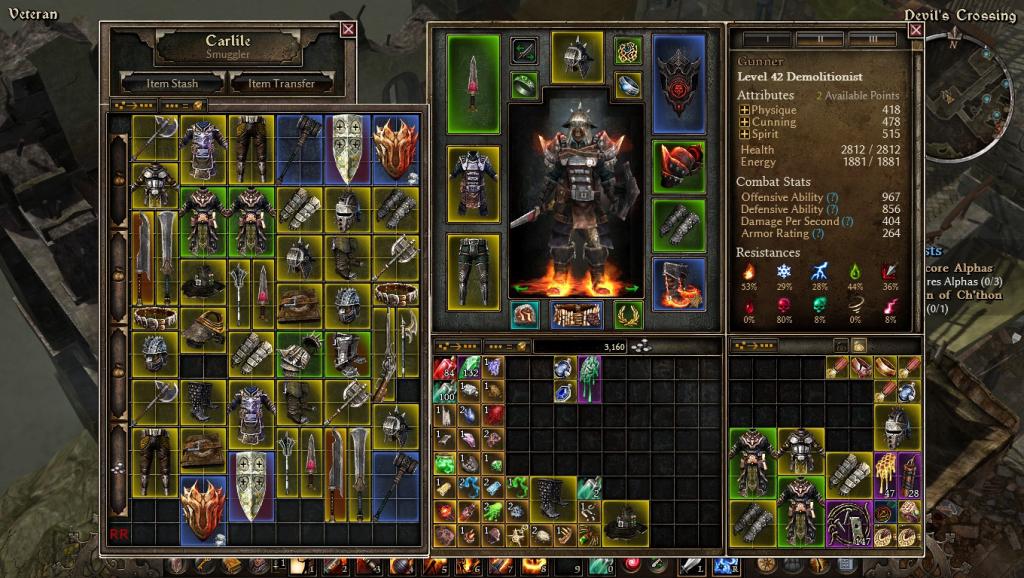Click the equipped chest armor slot
1024x578 pixels.
pyautogui.click(x=473, y=183)
